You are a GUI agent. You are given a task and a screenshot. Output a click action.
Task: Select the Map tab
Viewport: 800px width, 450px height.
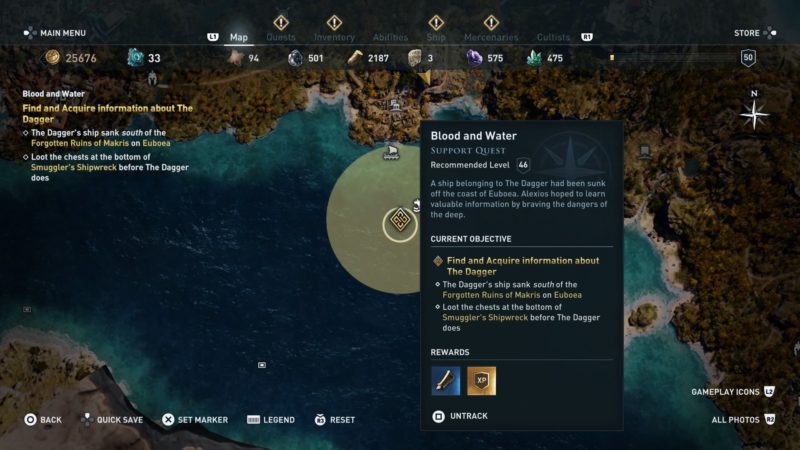pyautogui.click(x=239, y=38)
